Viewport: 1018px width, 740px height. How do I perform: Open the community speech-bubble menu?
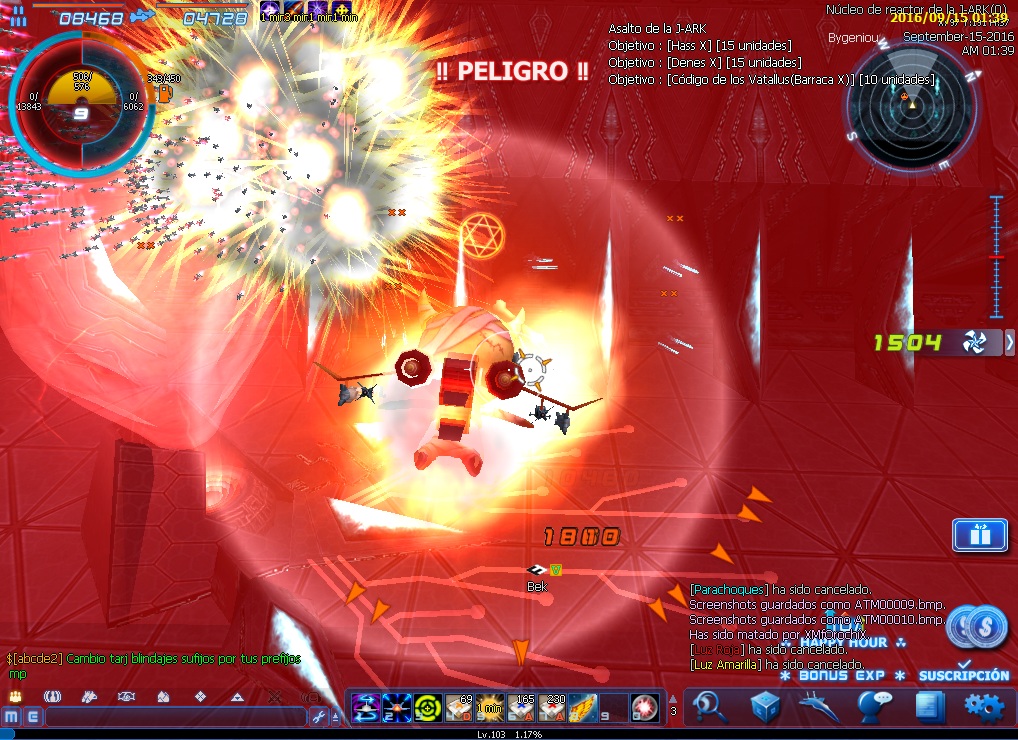click(875, 707)
